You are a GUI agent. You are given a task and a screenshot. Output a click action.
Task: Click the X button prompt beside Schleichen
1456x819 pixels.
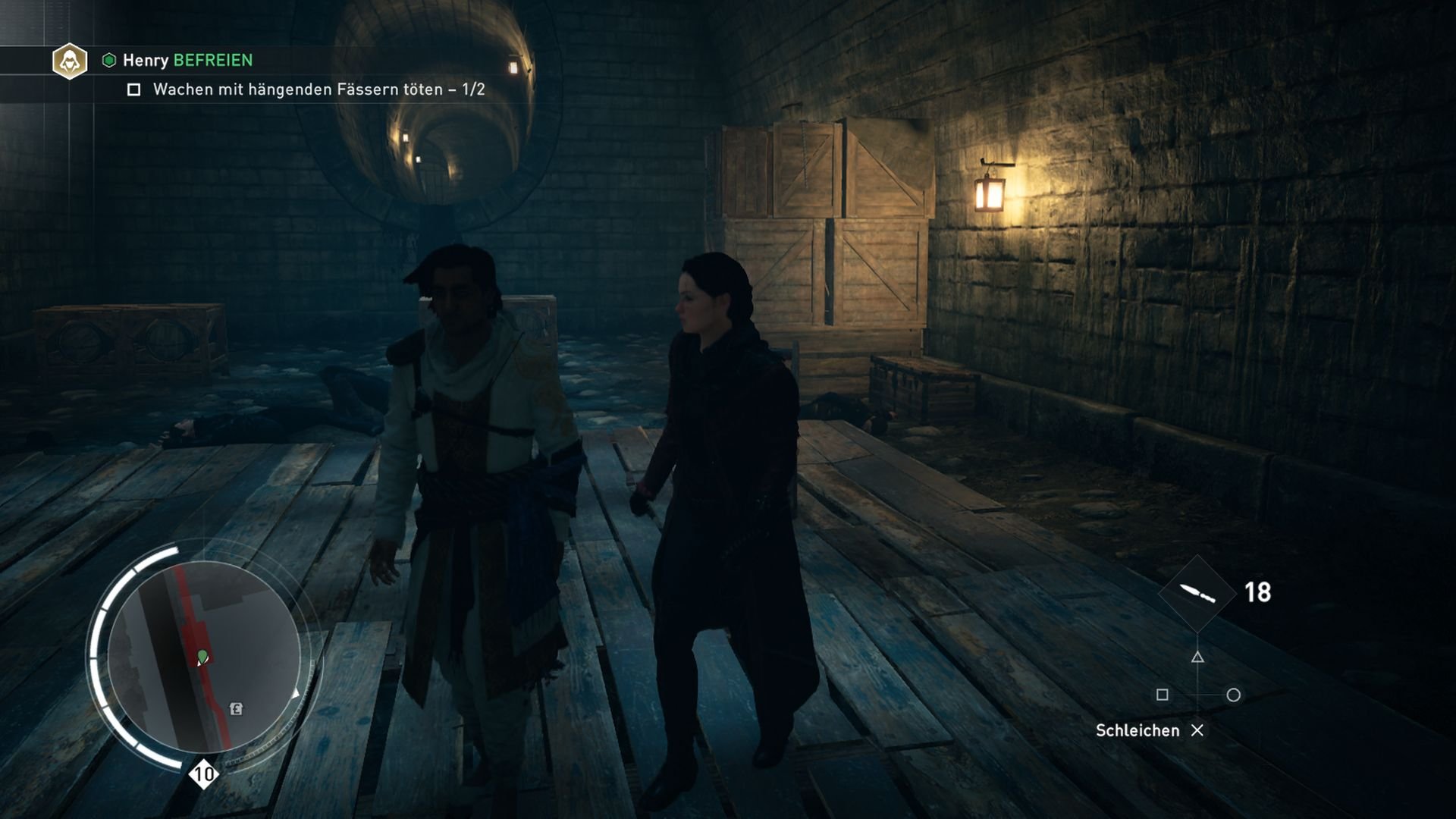tap(1199, 731)
